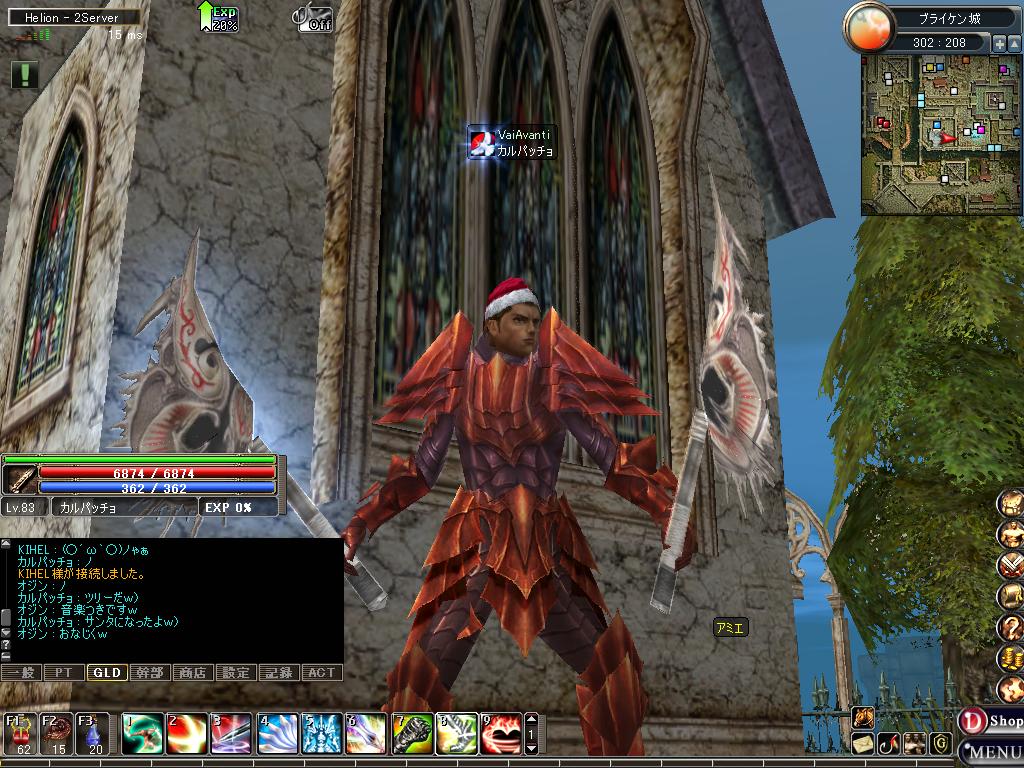The width and height of the screenshot is (1024, 768).
Task: Collapse minimap with the triangle button
Action: point(1014,44)
